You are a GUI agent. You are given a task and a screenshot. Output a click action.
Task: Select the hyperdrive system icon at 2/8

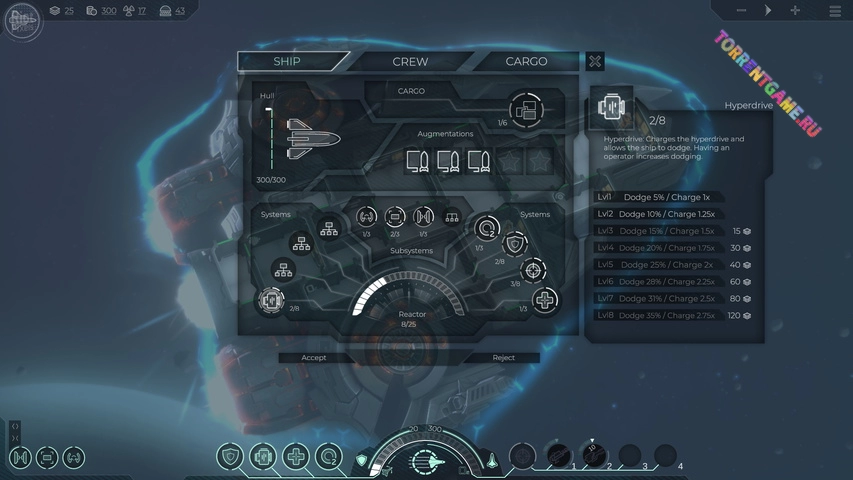(270, 300)
